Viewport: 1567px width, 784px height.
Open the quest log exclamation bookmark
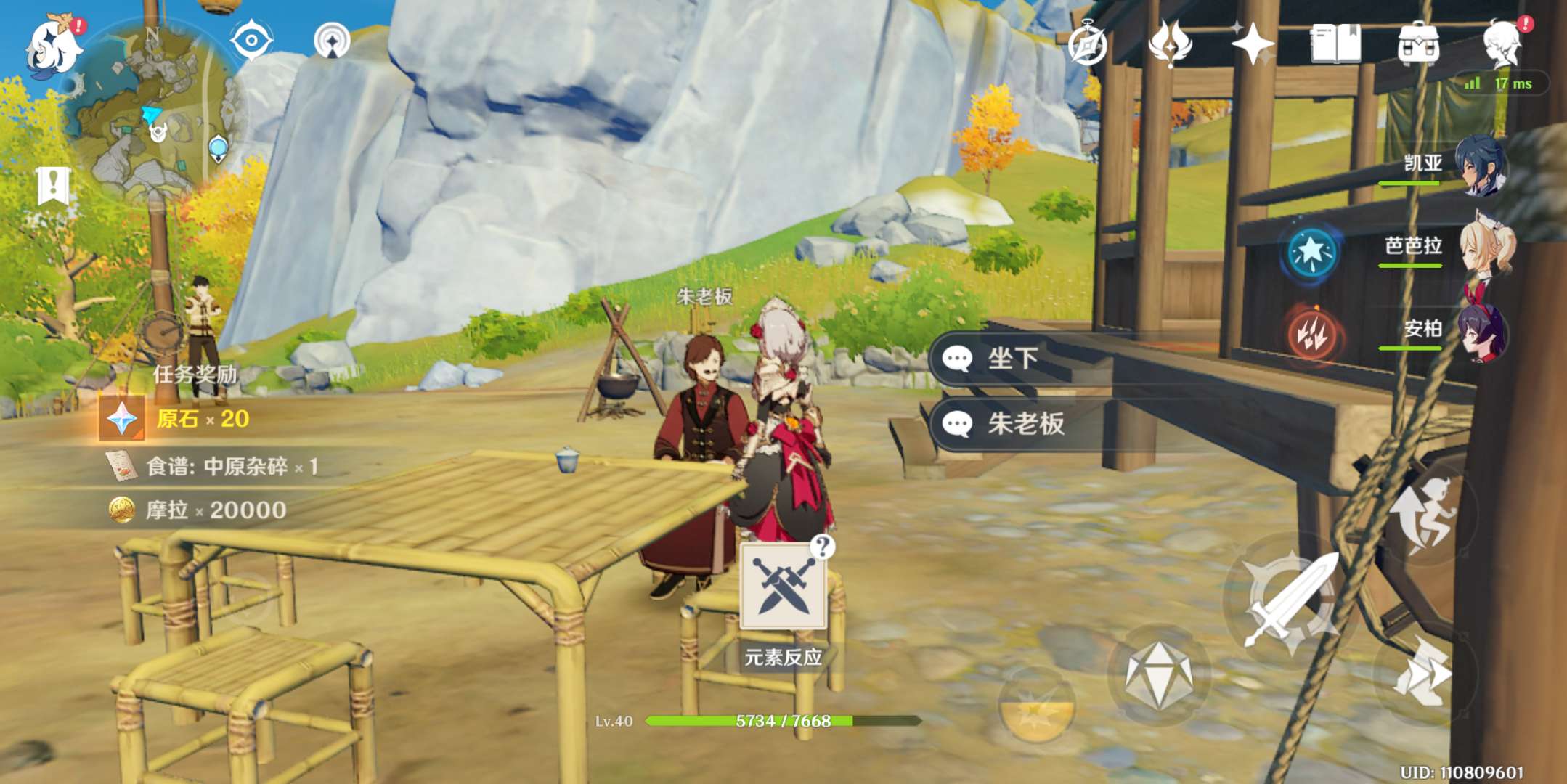point(53,186)
